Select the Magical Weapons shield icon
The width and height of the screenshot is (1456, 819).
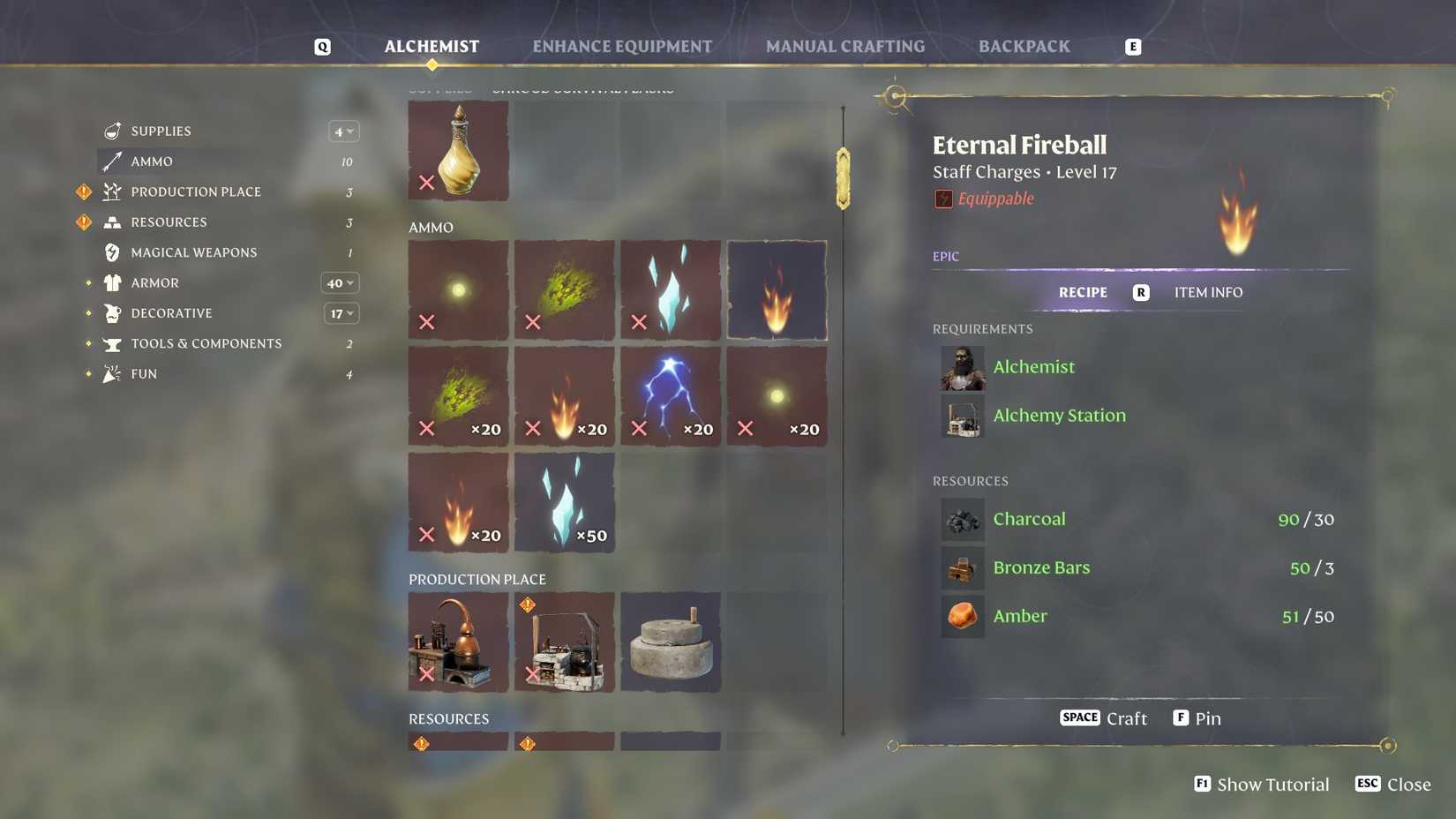[111, 252]
